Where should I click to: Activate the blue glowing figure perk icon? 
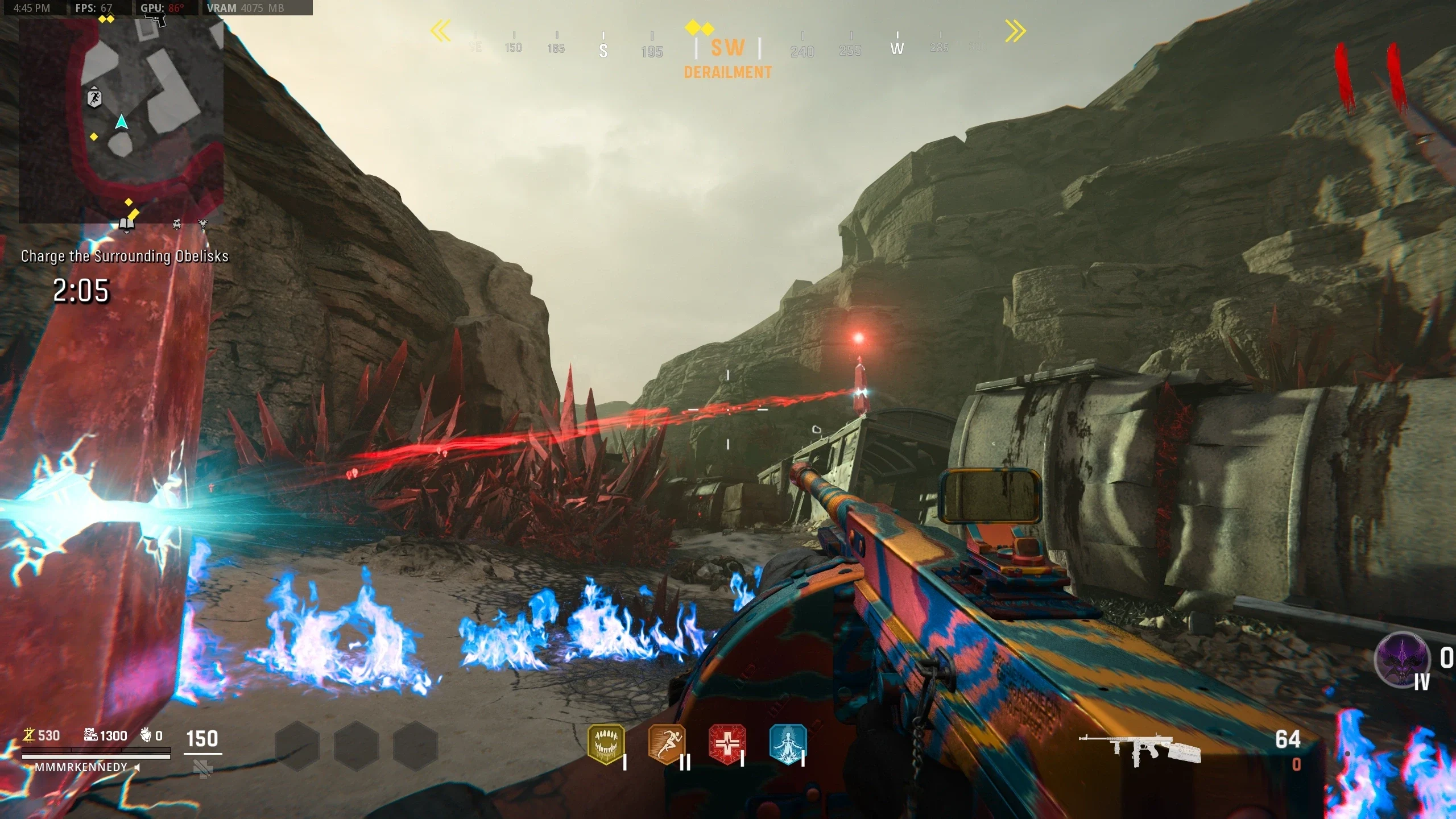[x=788, y=743]
